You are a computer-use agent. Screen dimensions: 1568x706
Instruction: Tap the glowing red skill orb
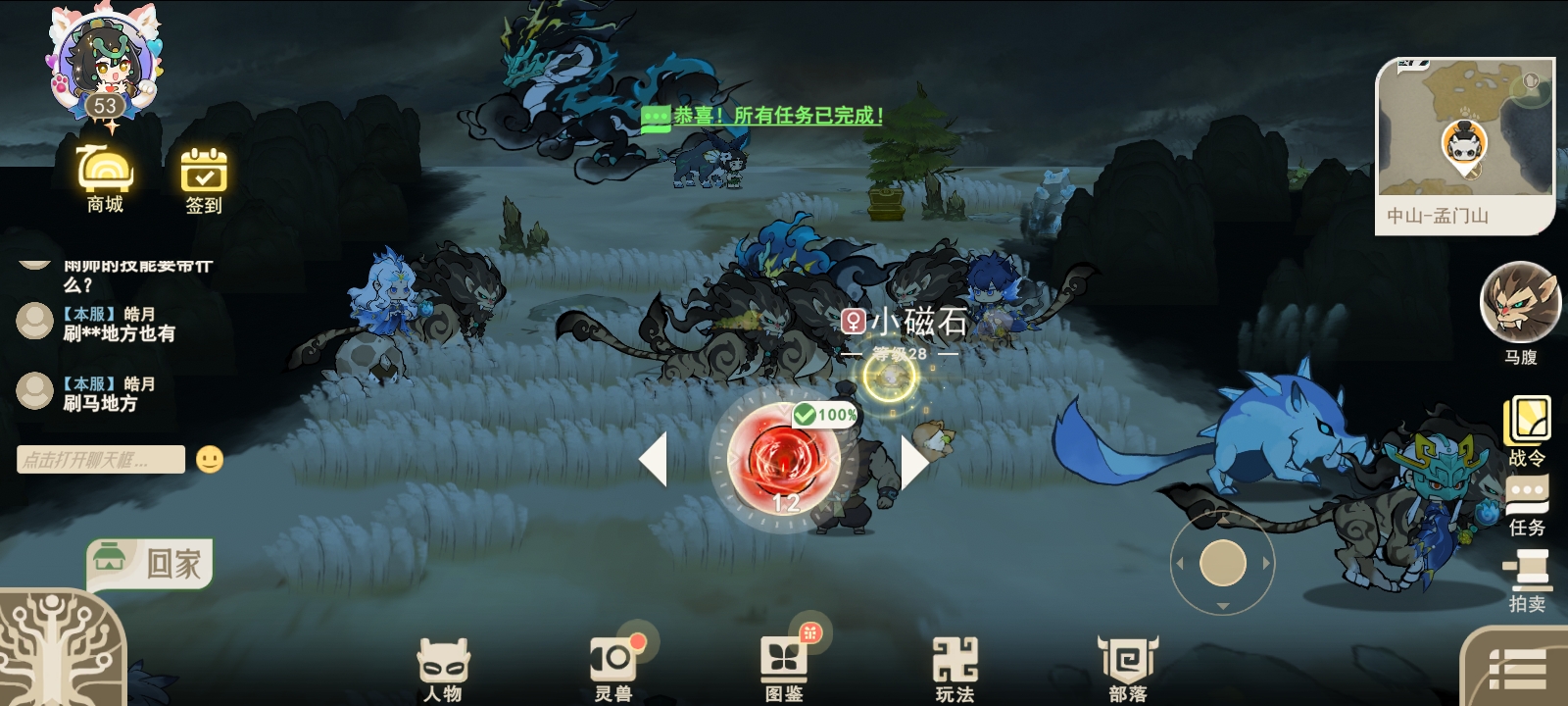click(x=784, y=461)
